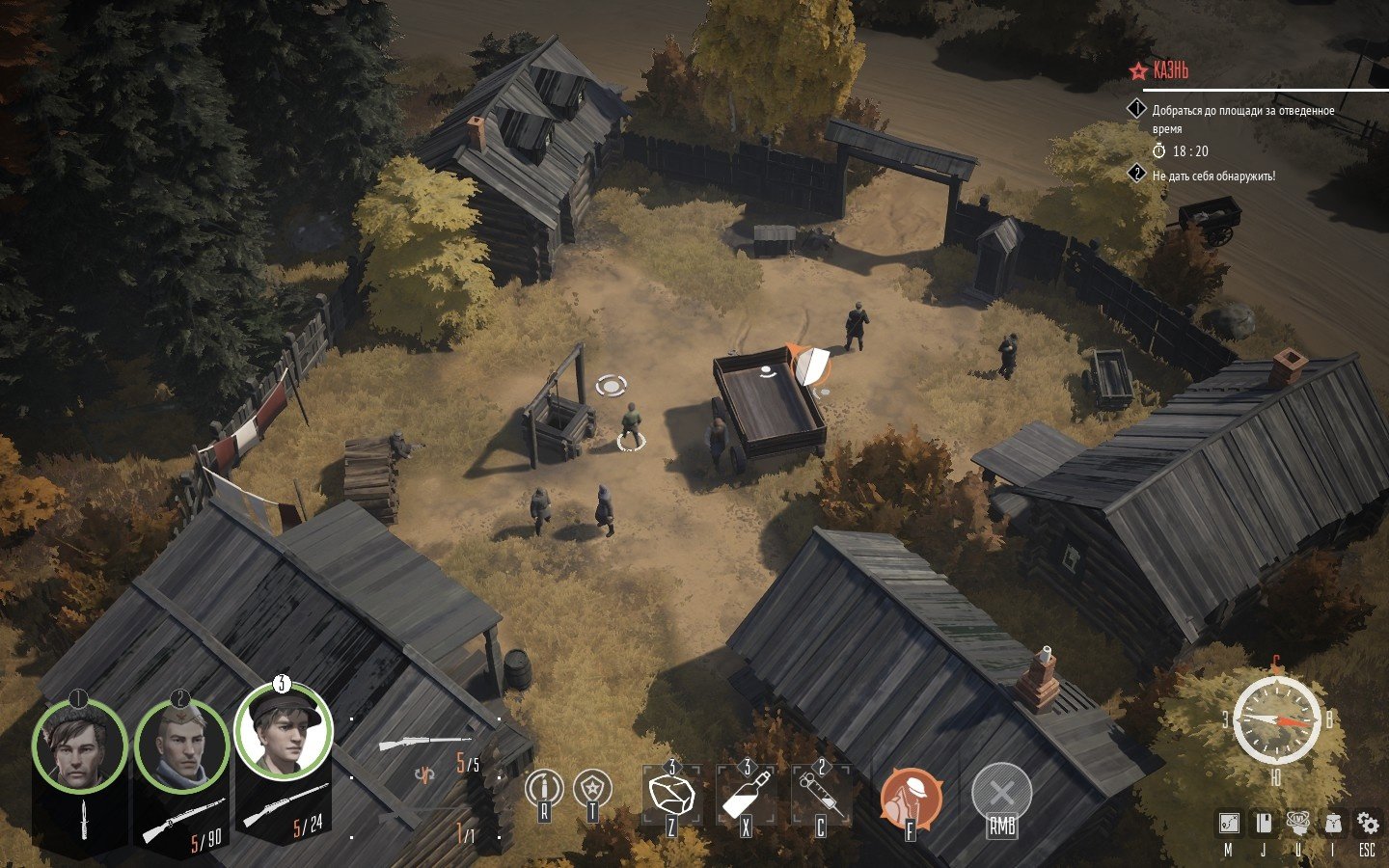Open the map with the route icon
Screen dimensions: 1389x868
(1228, 824)
